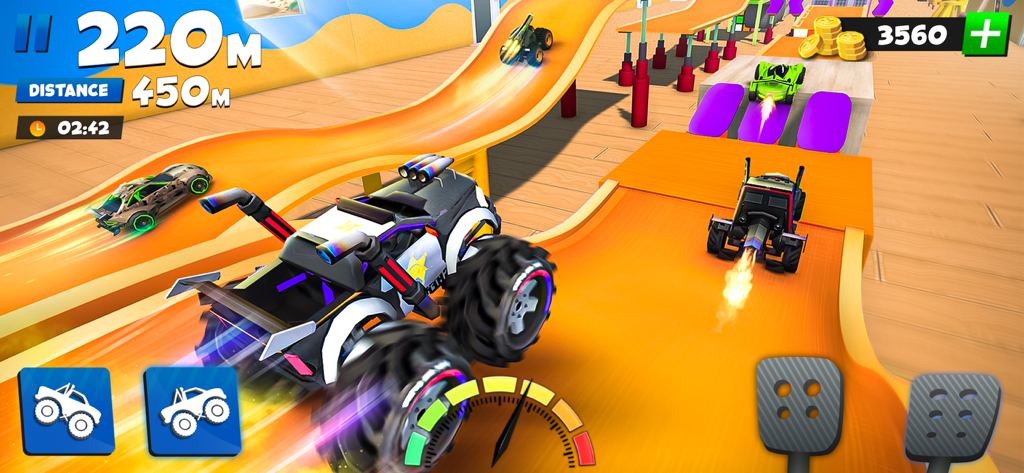Tap the green plus to buy coins
The width and height of the screenshot is (1024, 473).
tap(984, 36)
